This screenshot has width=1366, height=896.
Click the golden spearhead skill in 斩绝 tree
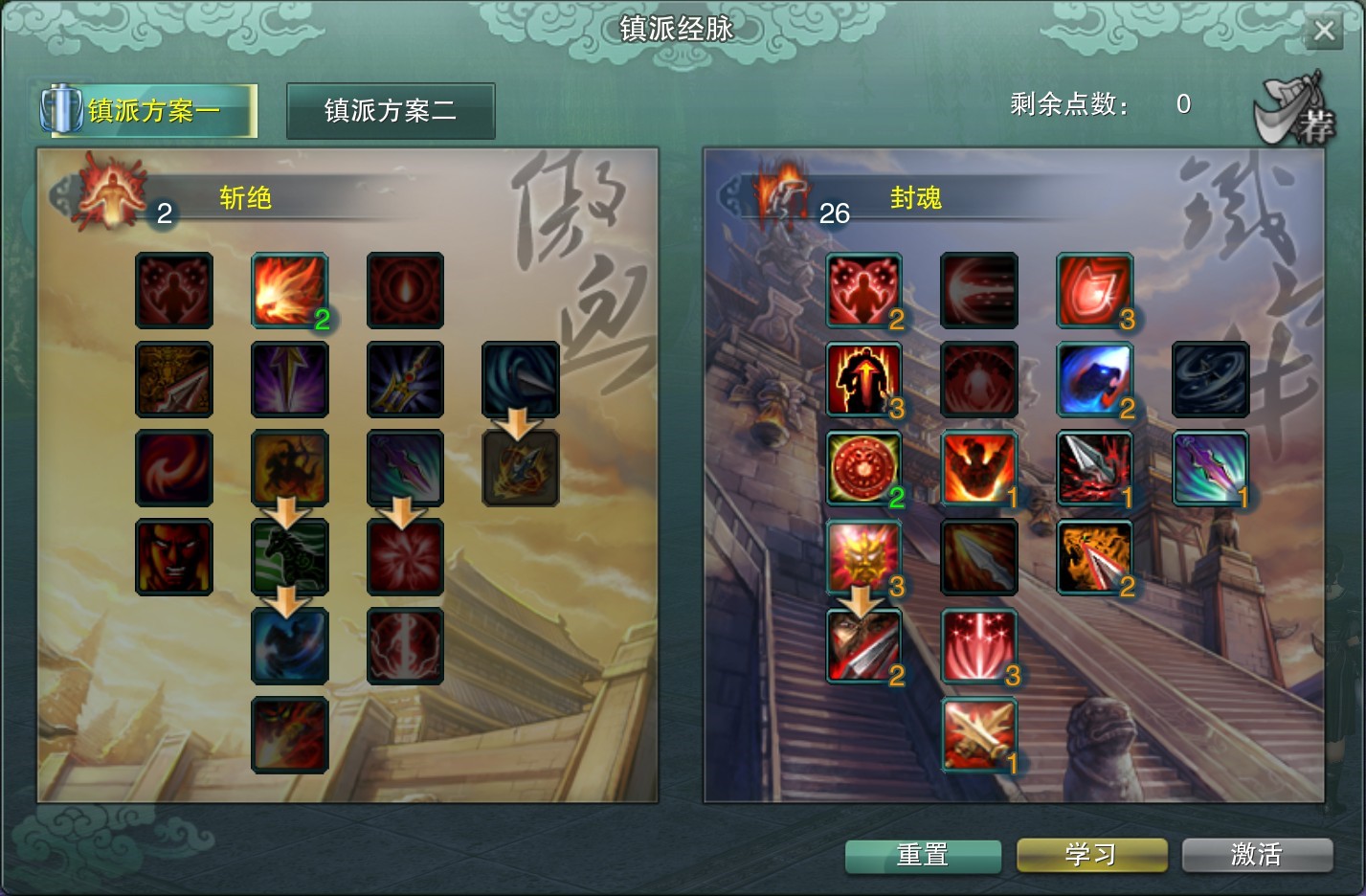(x=173, y=380)
